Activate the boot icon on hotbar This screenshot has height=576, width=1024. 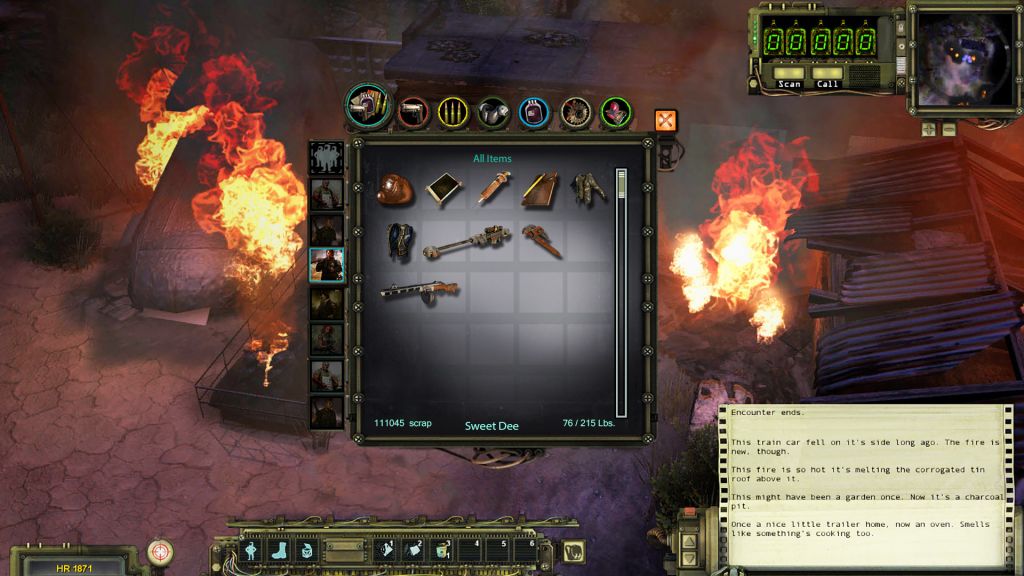[278, 549]
